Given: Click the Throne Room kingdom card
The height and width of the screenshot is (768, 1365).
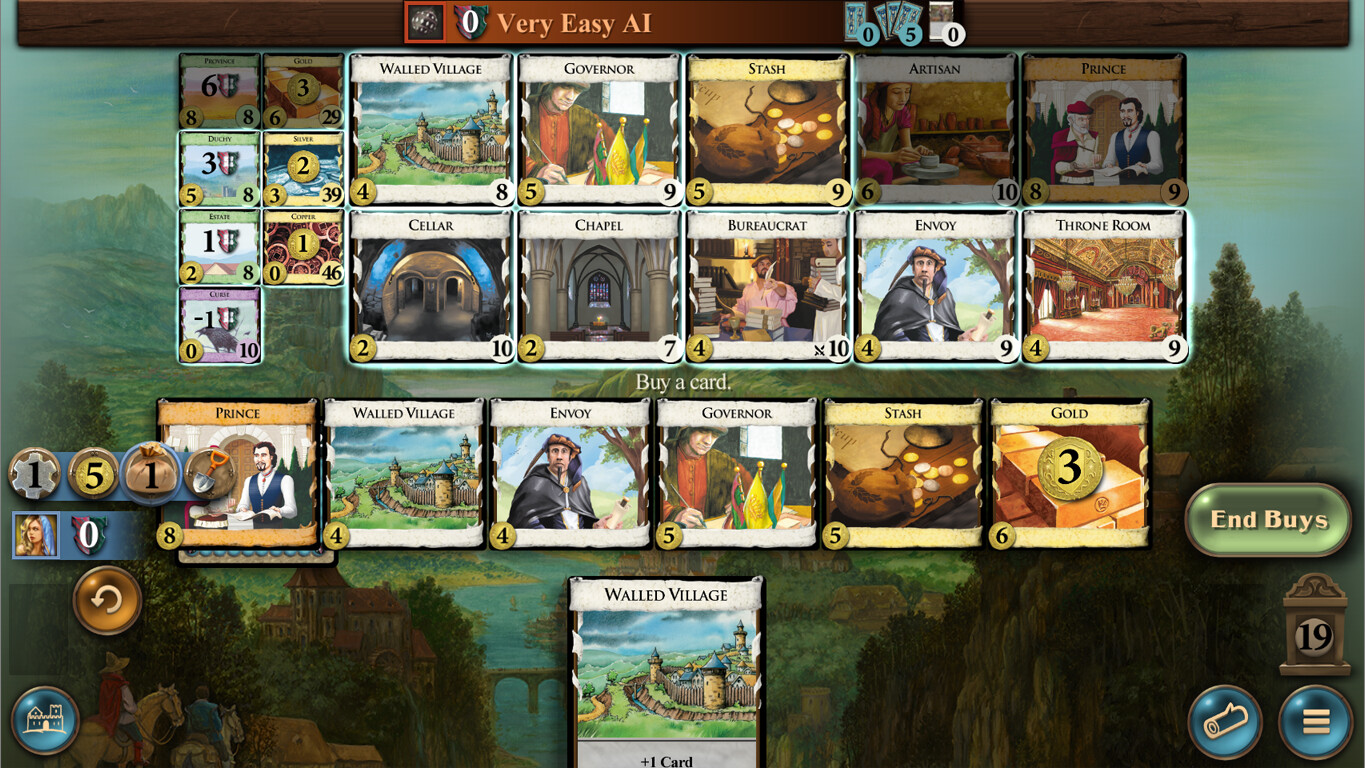Looking at the screenshot, I should (x=1103, y=283).
